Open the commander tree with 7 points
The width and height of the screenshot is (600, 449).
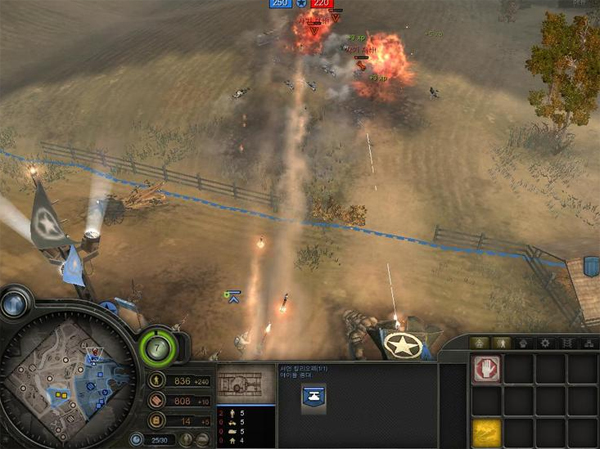click(x=159, y=347)
